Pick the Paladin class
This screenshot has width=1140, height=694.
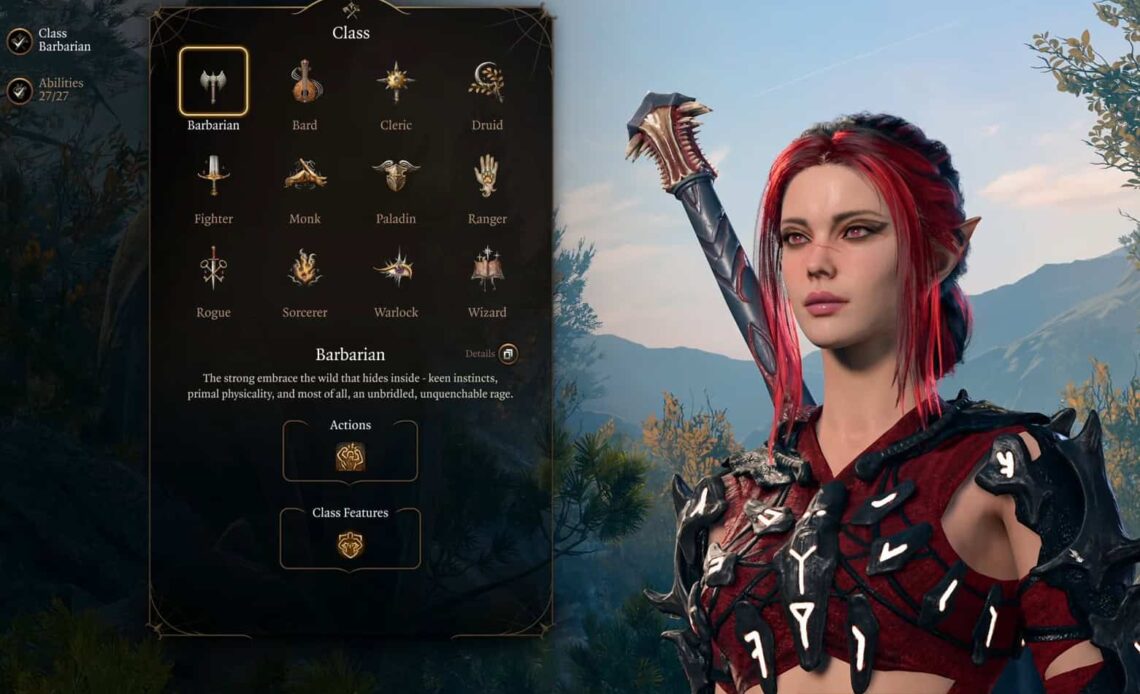click(x=396, y=175)
